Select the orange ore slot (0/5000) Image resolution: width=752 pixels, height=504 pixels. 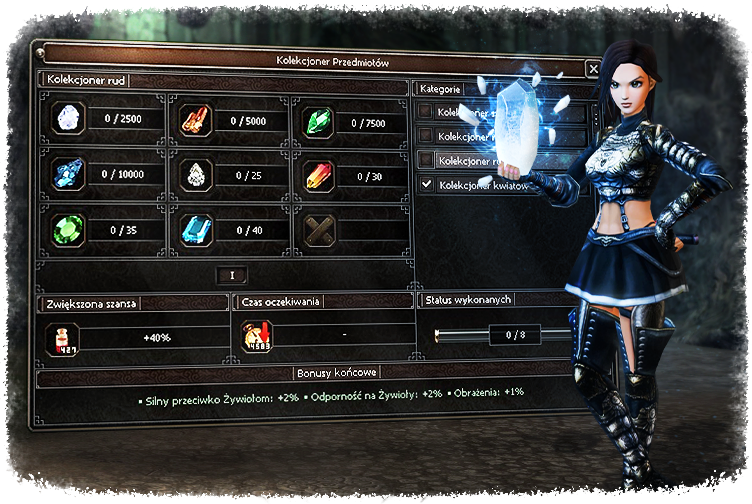pyautogui.click(x=192, y=120)
